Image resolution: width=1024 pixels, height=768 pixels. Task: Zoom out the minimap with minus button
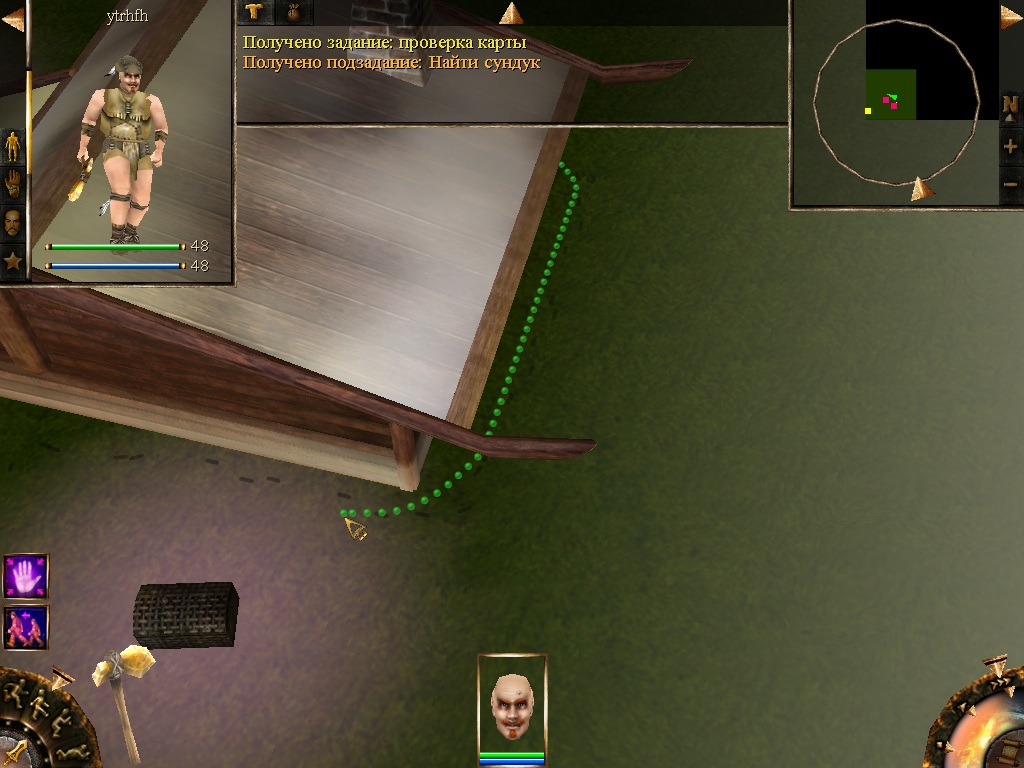pos(1011,184)
